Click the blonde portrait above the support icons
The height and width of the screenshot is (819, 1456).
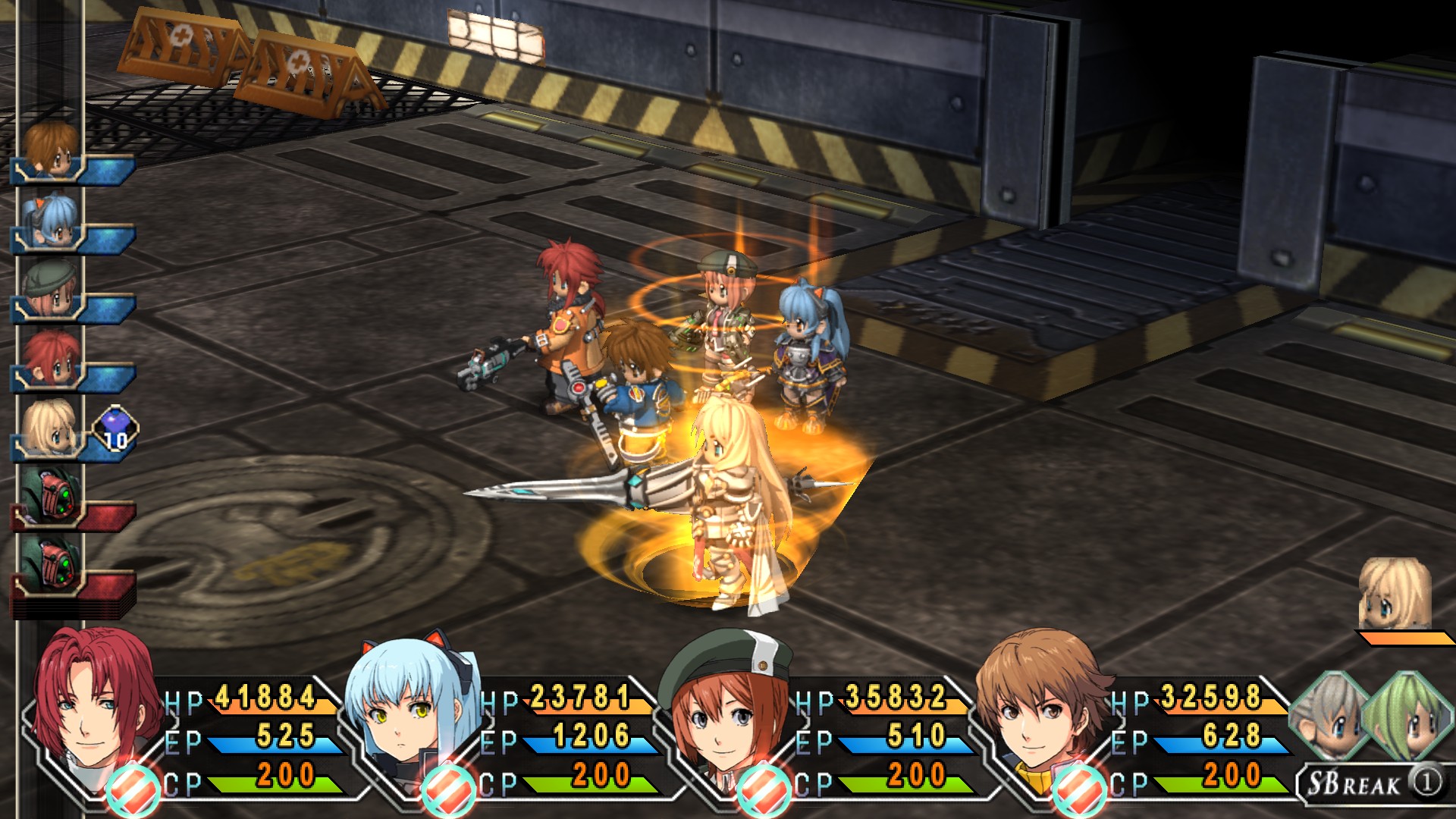point(1394,594)
